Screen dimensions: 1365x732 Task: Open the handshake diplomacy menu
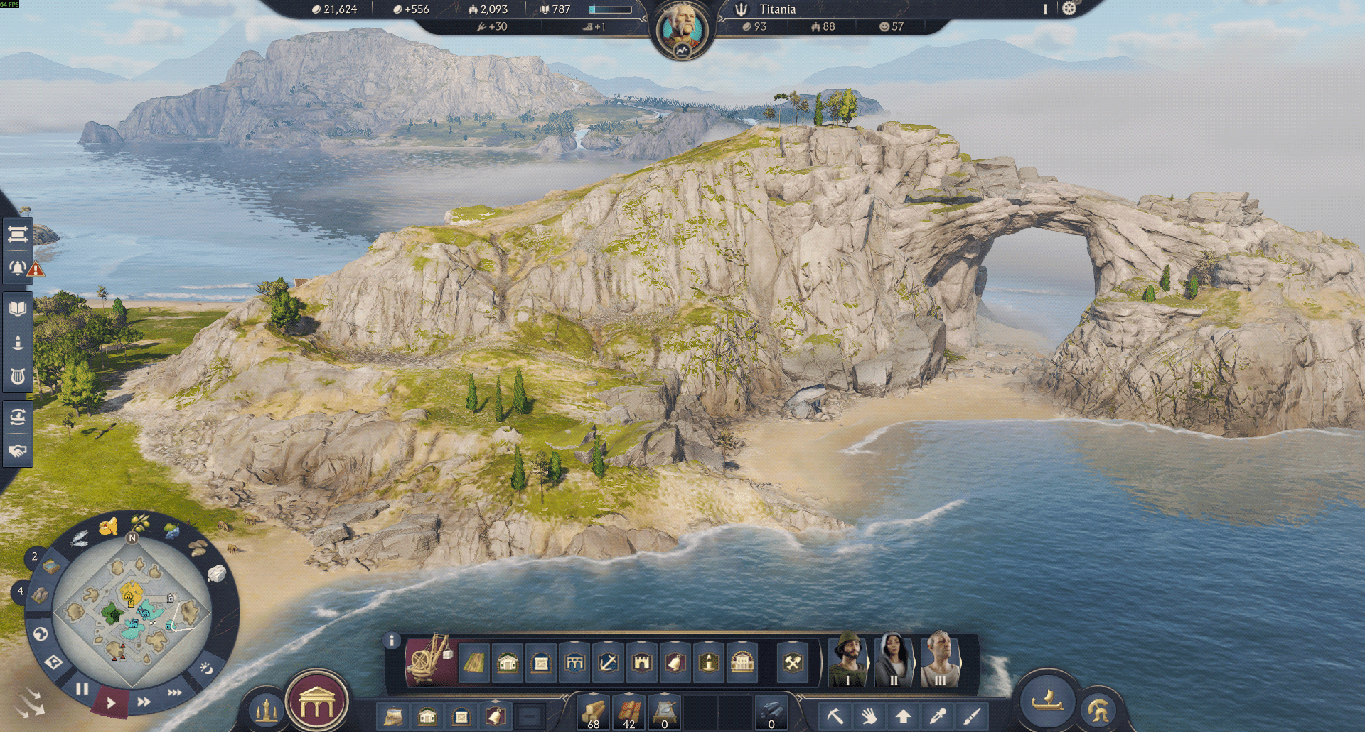pos(18,451)
